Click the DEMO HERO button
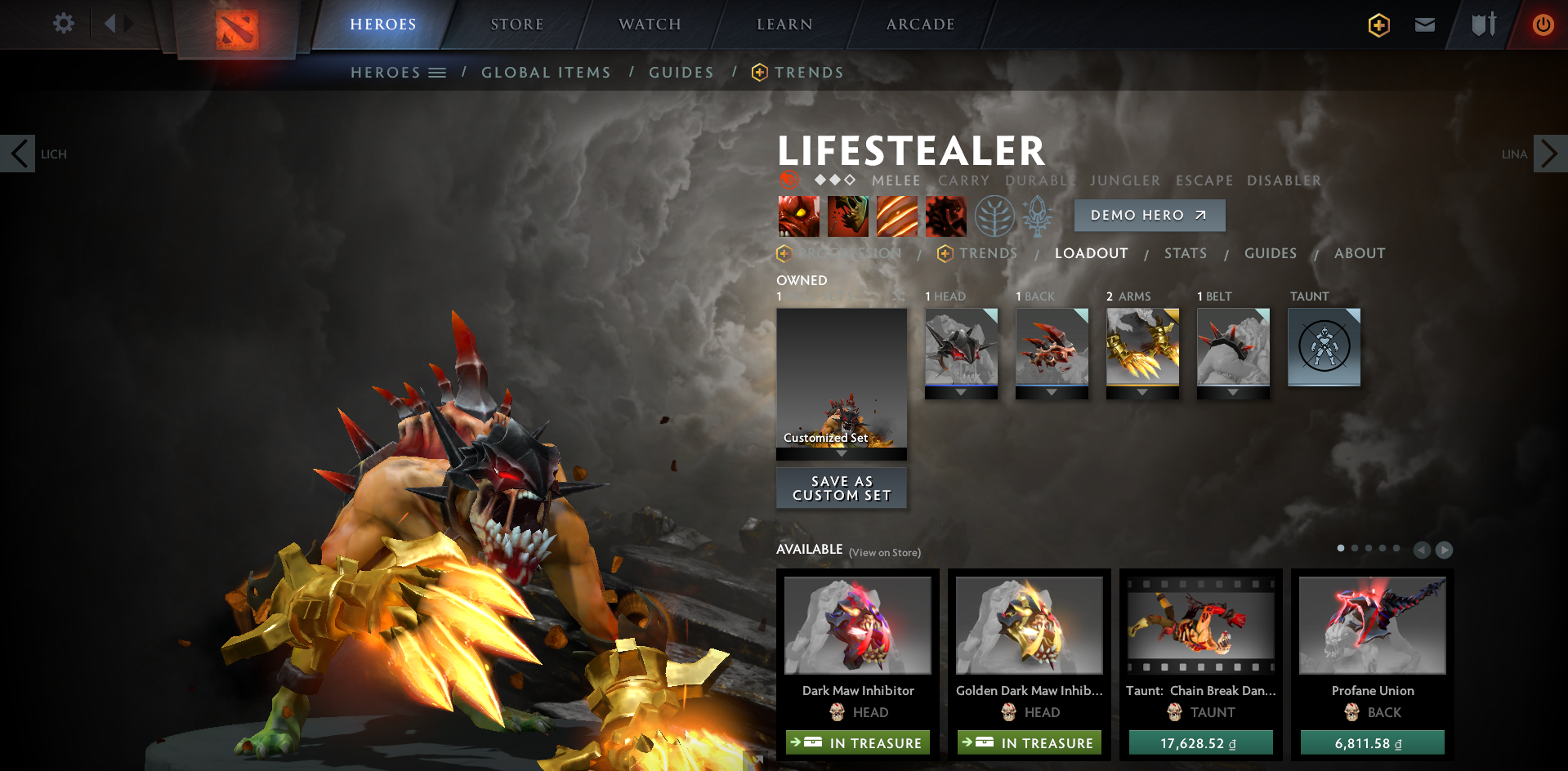 [x=1149, y=215]
